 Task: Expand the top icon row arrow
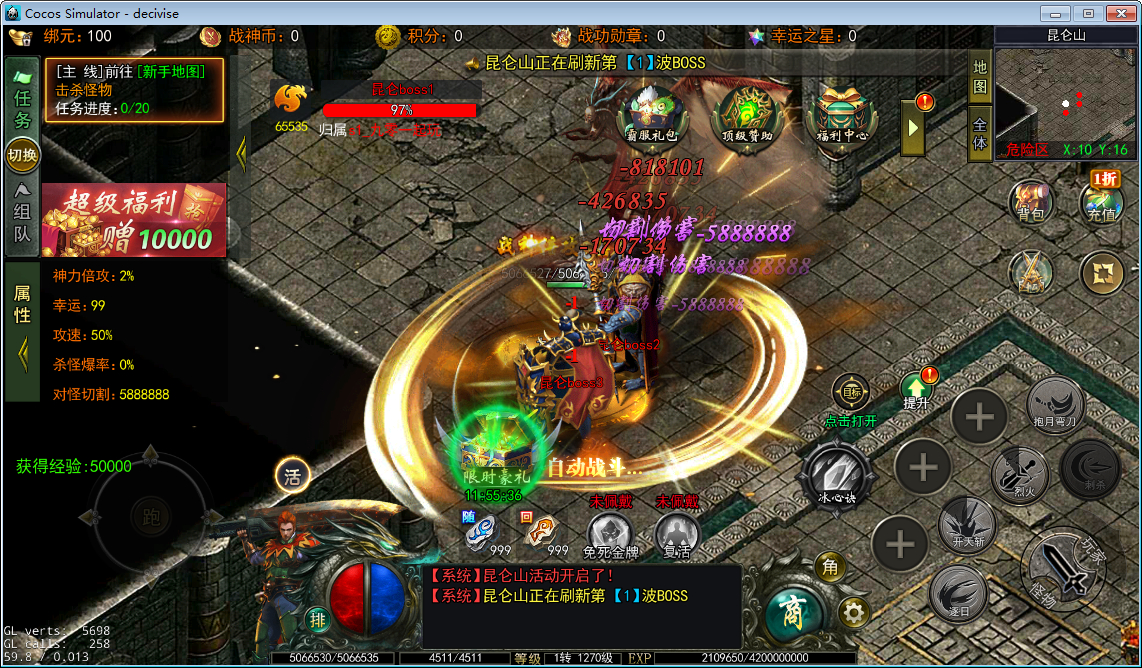tap(913, 127)
